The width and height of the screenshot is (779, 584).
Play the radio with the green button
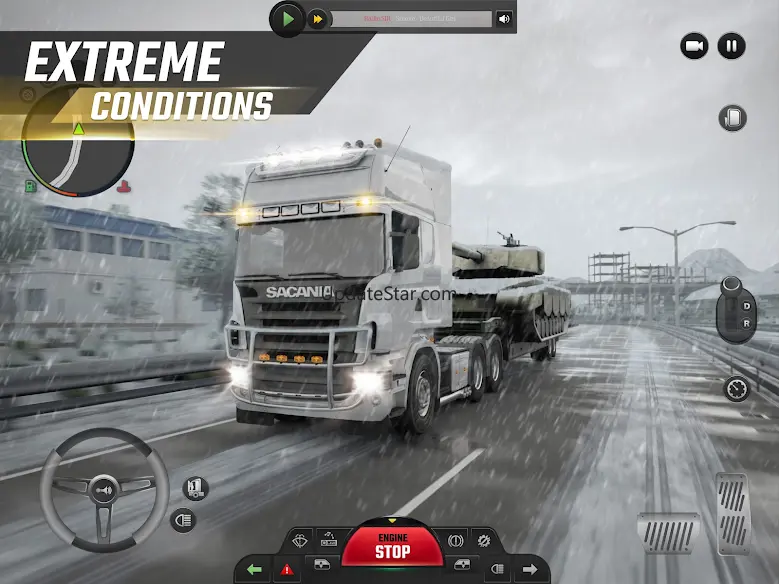[288, 18]
